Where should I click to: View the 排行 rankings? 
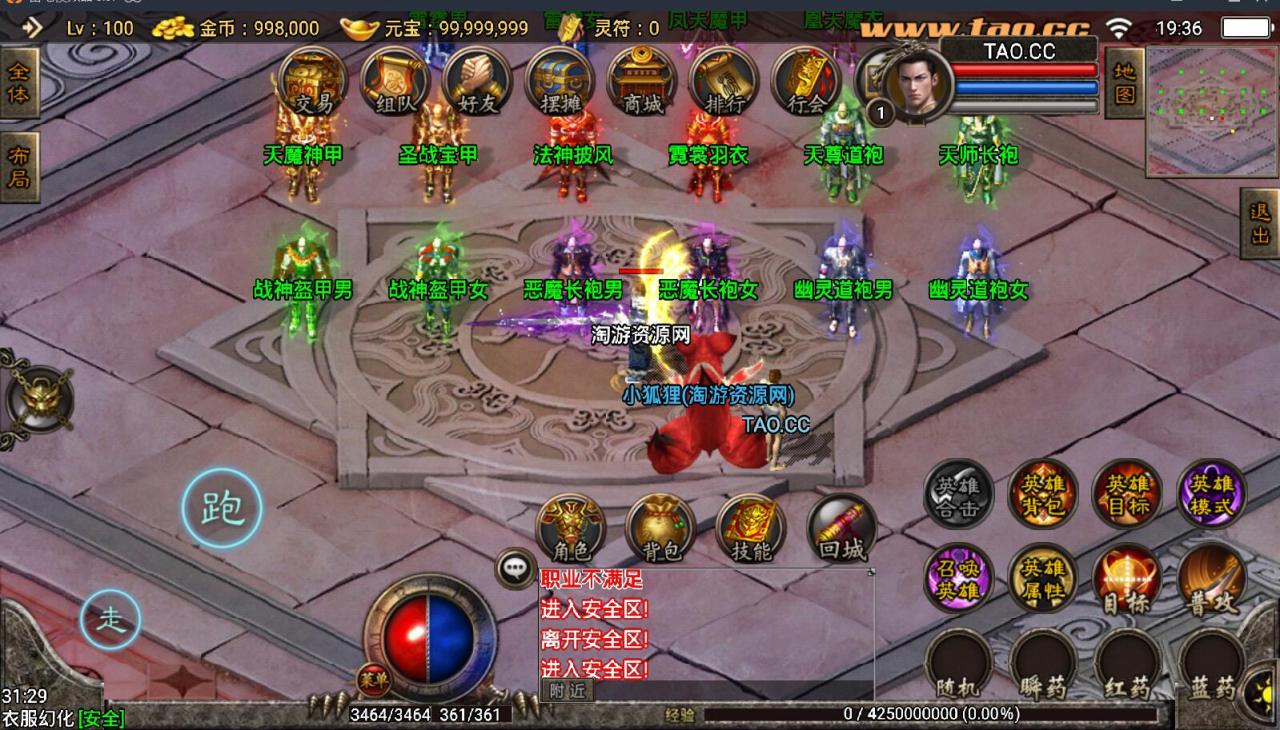pos(725,80)
